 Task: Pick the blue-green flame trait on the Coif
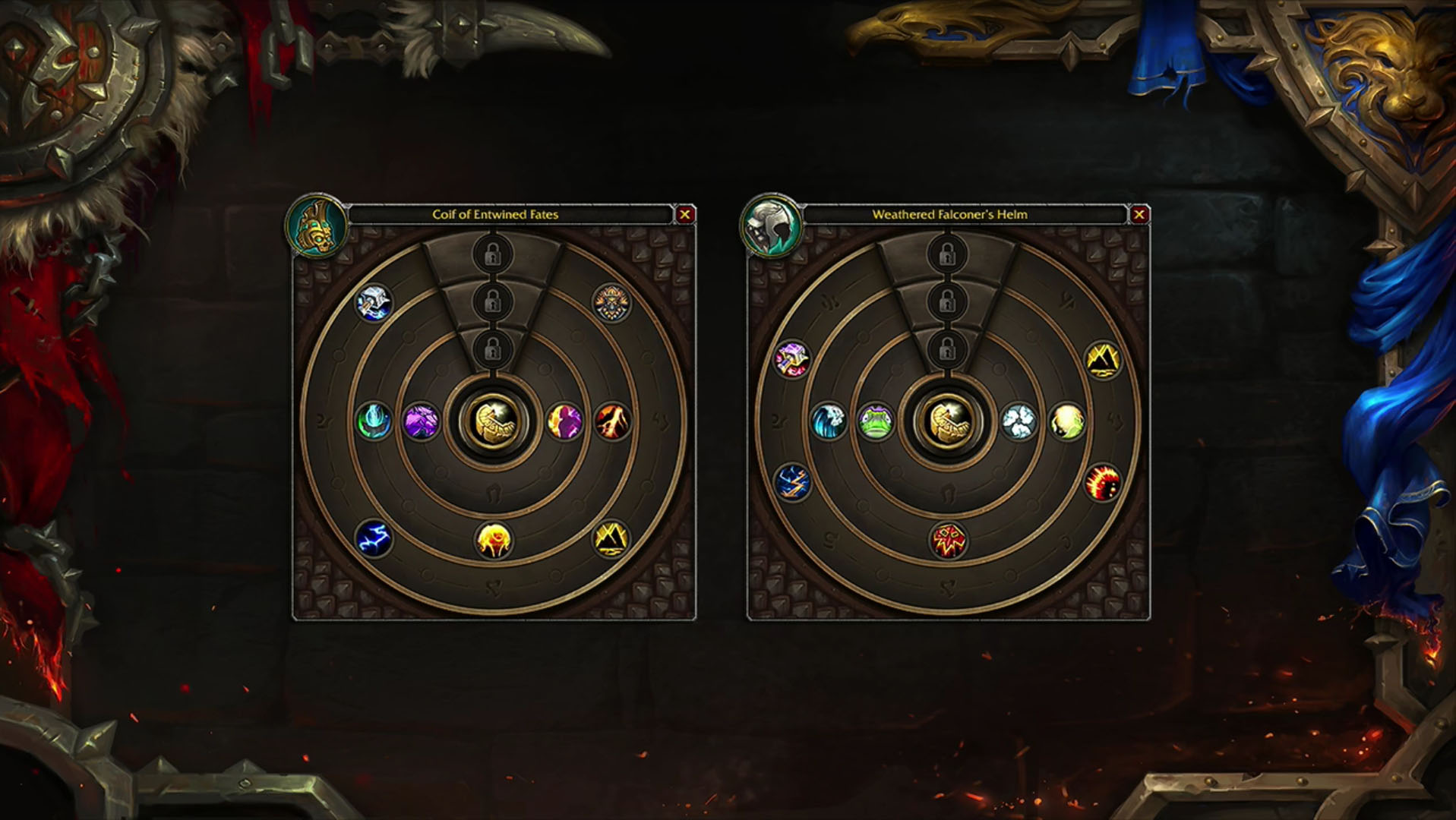coord(374,421)
